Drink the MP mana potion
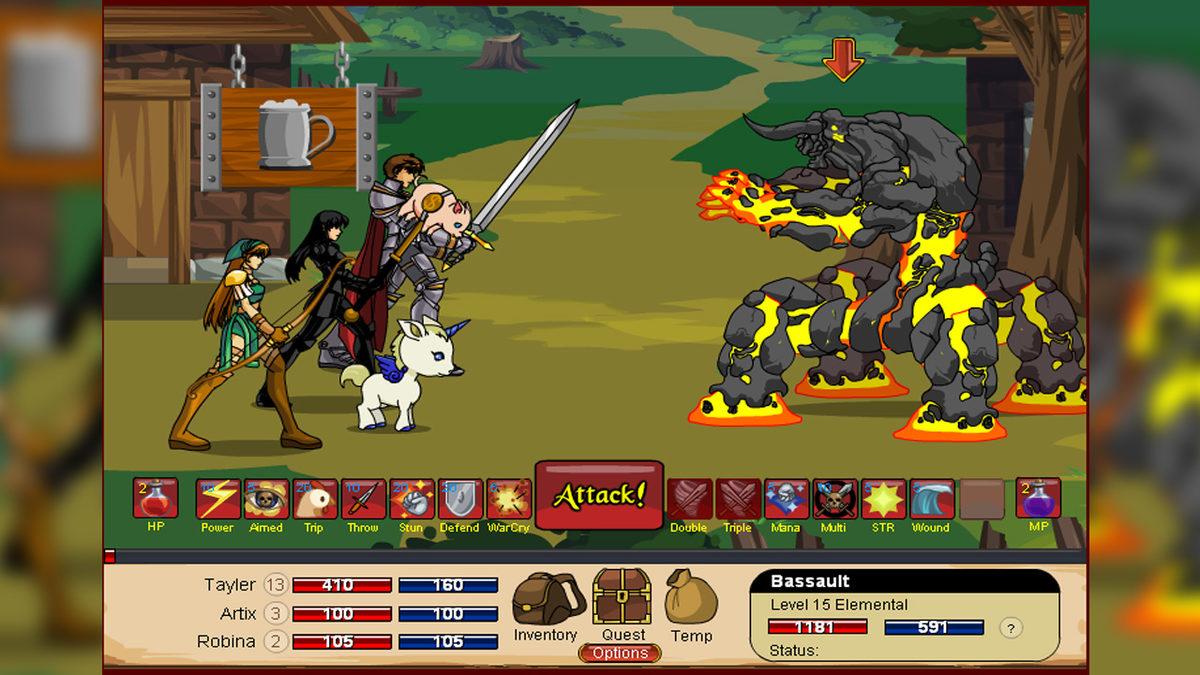 click(x=1038, y=499)
